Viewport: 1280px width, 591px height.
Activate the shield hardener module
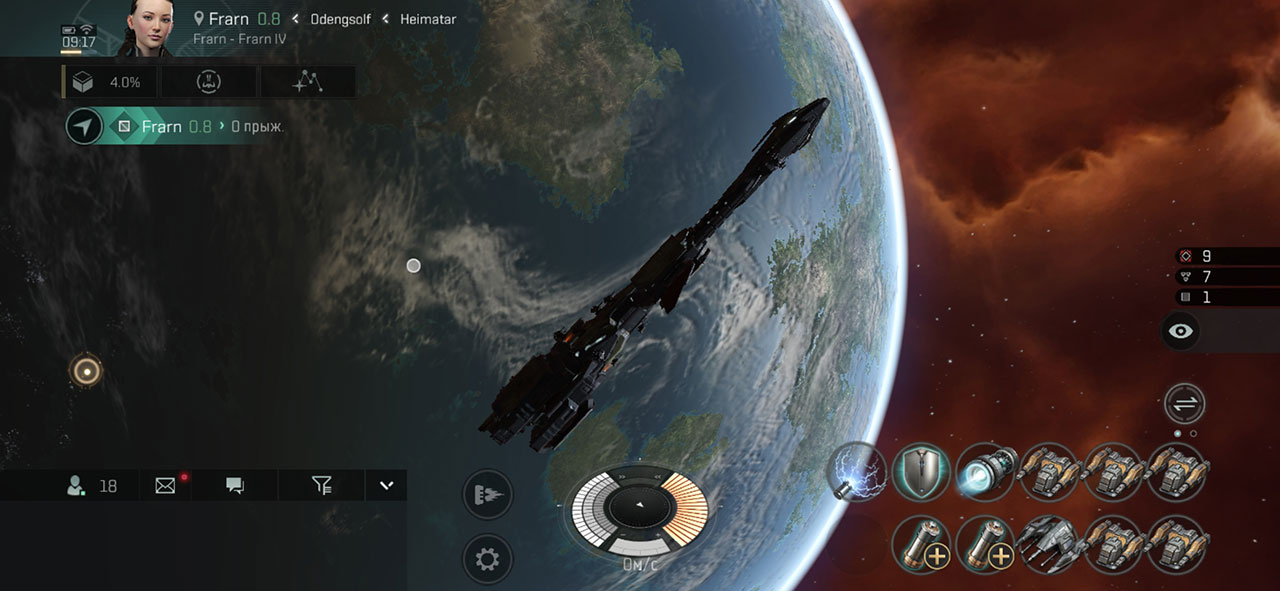point(921,471)
